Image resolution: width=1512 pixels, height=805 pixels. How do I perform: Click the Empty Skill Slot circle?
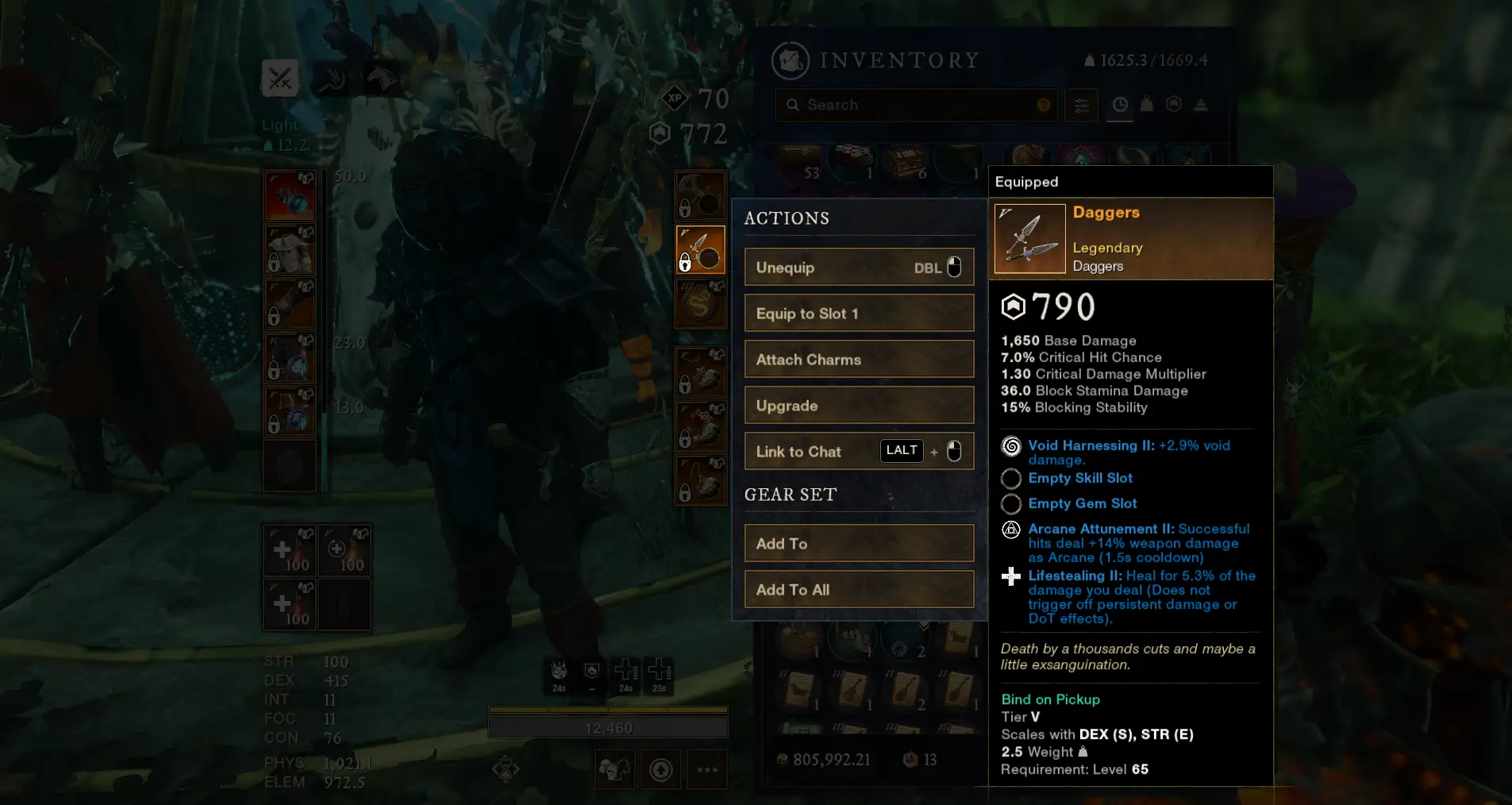point(1011,479)
